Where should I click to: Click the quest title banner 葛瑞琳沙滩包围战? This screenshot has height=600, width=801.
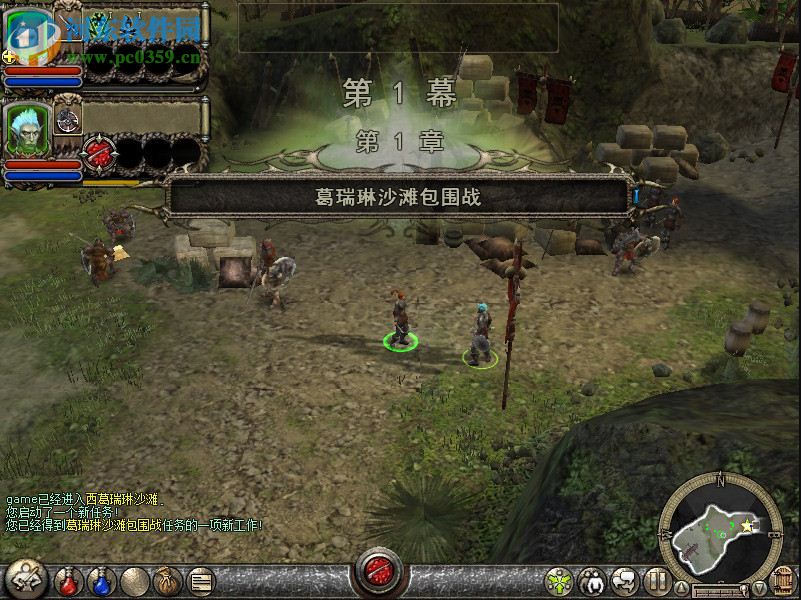click(399, 197)
